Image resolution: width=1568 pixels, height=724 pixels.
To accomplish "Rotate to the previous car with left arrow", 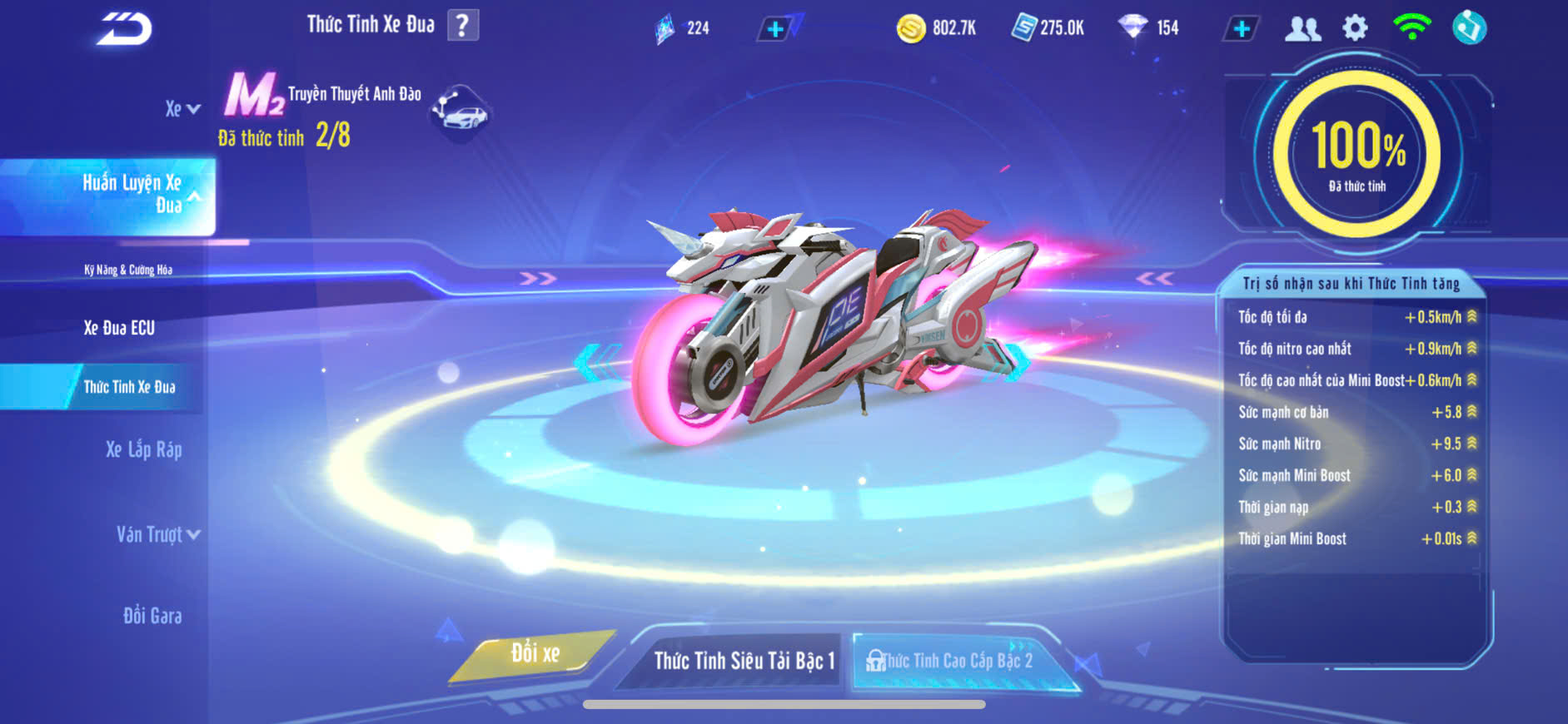I will (x=594, y=363).
